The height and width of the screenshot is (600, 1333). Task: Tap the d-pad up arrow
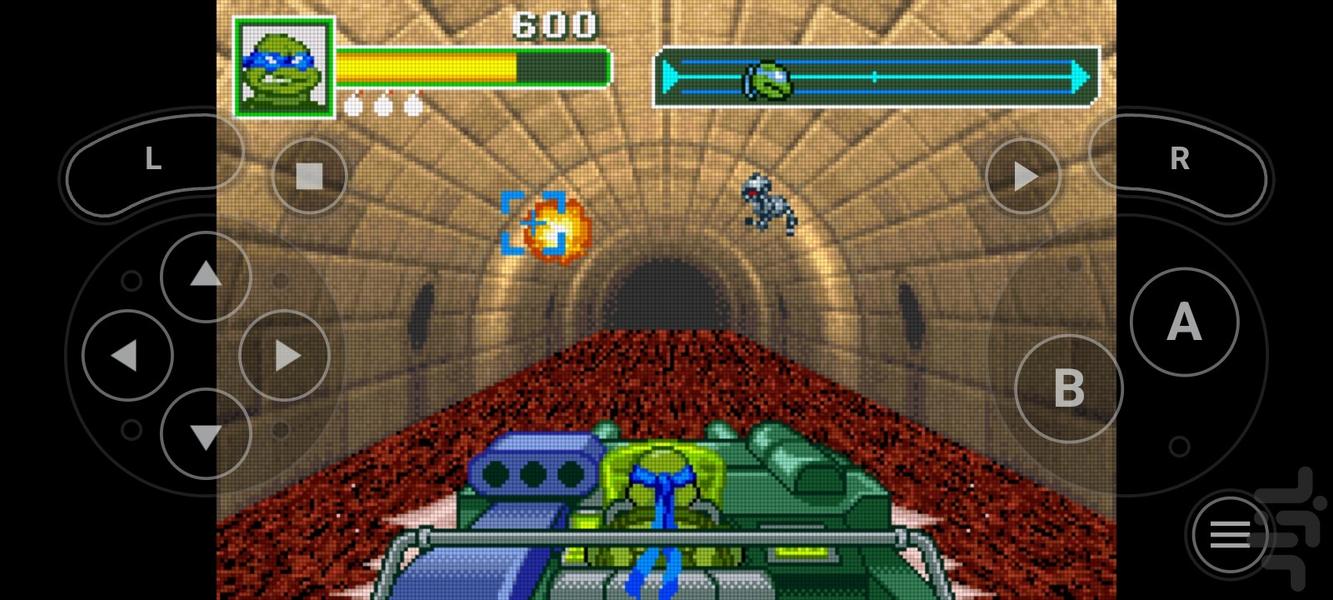click(x=205, y=276)
